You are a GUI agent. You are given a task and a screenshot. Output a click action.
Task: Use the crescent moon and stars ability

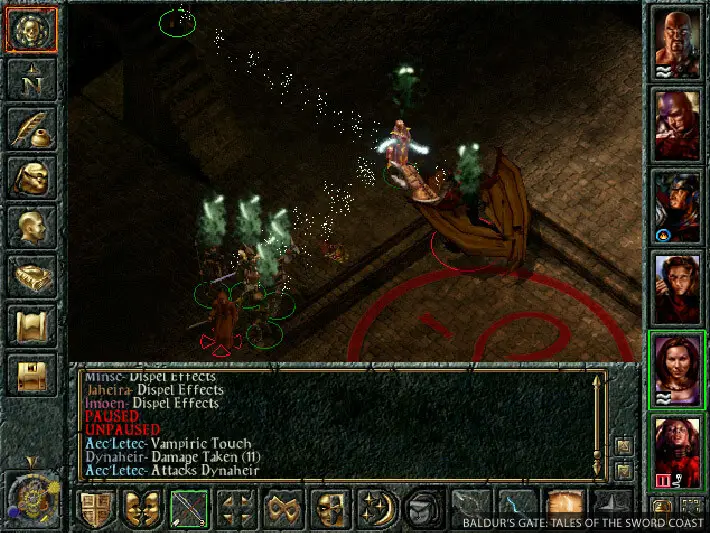pos(378,509)
